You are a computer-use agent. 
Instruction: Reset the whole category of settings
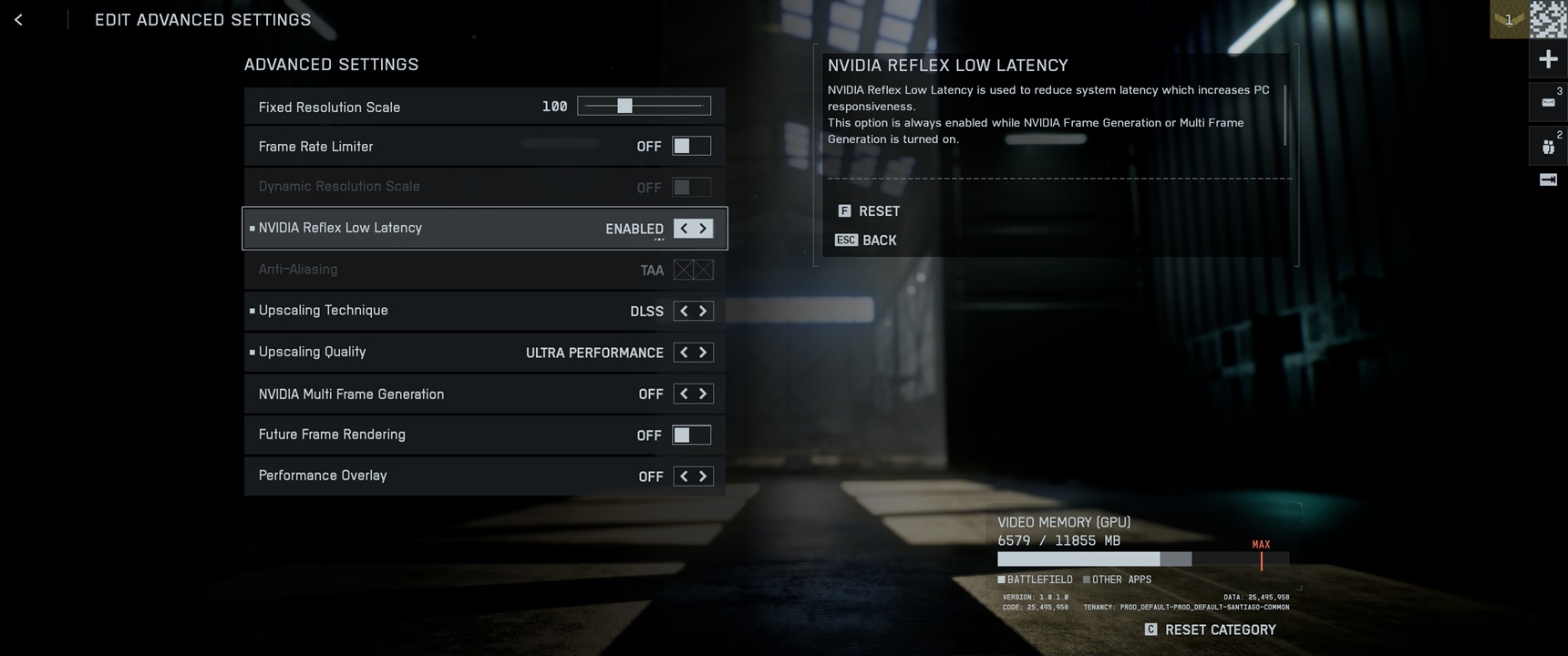click(1210, 630)
